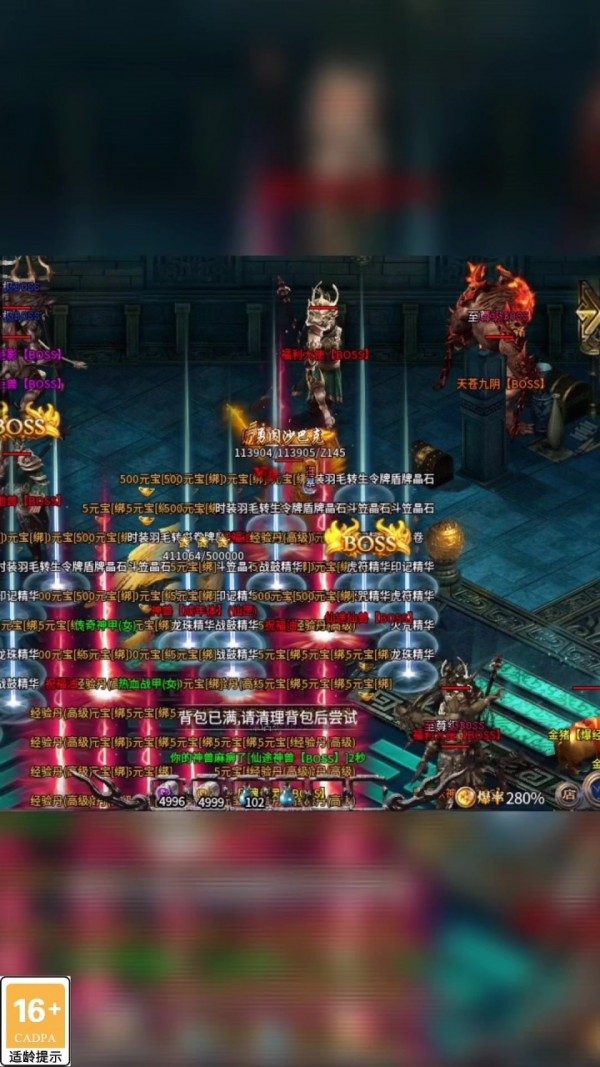600x1067 pixels.
Task: Open the 16+ CADPA age rating notice
Action: (x=36, y=1020)
